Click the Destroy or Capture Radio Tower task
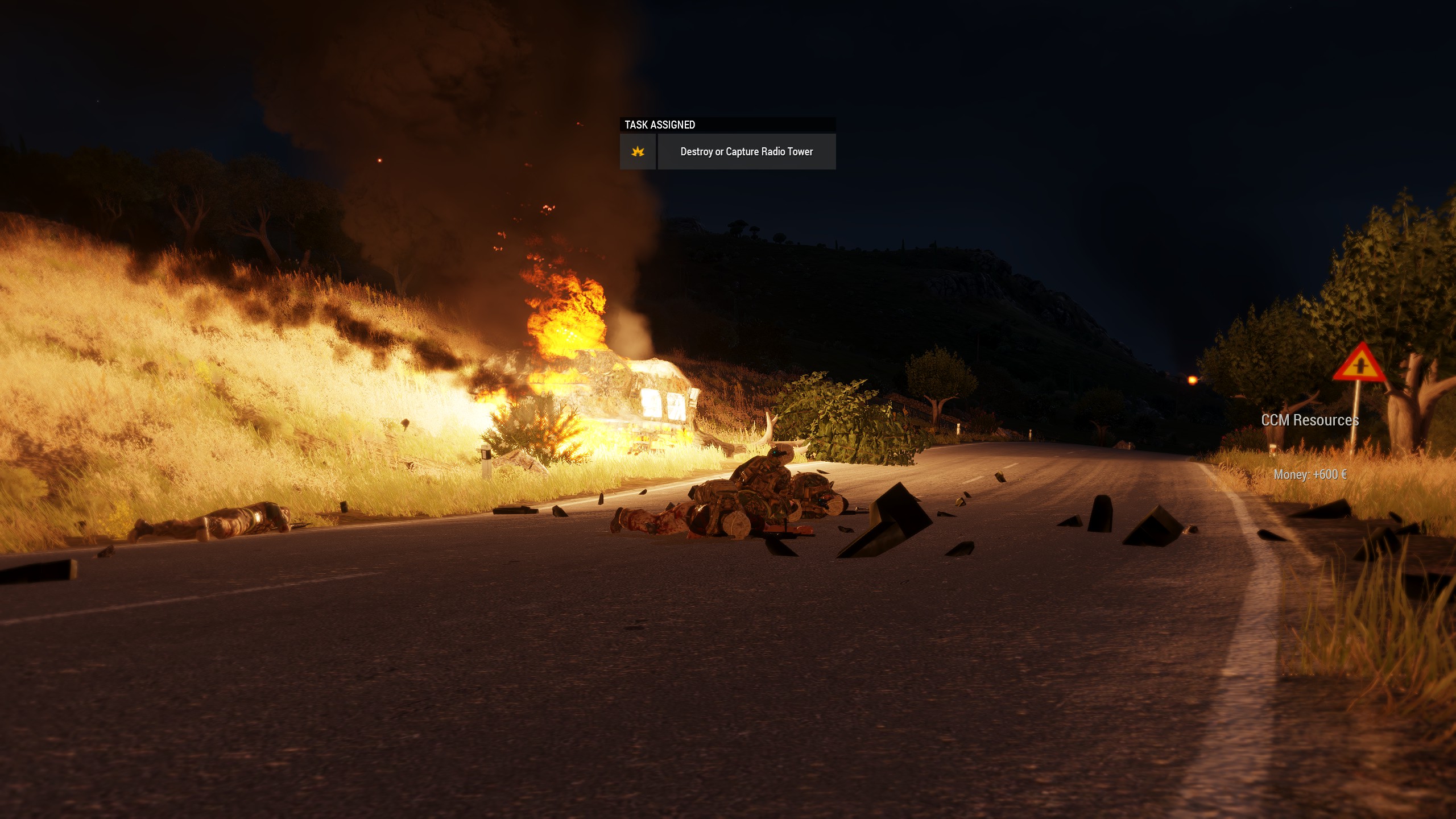Screen dimensions: 1456x819 [746, 152]
